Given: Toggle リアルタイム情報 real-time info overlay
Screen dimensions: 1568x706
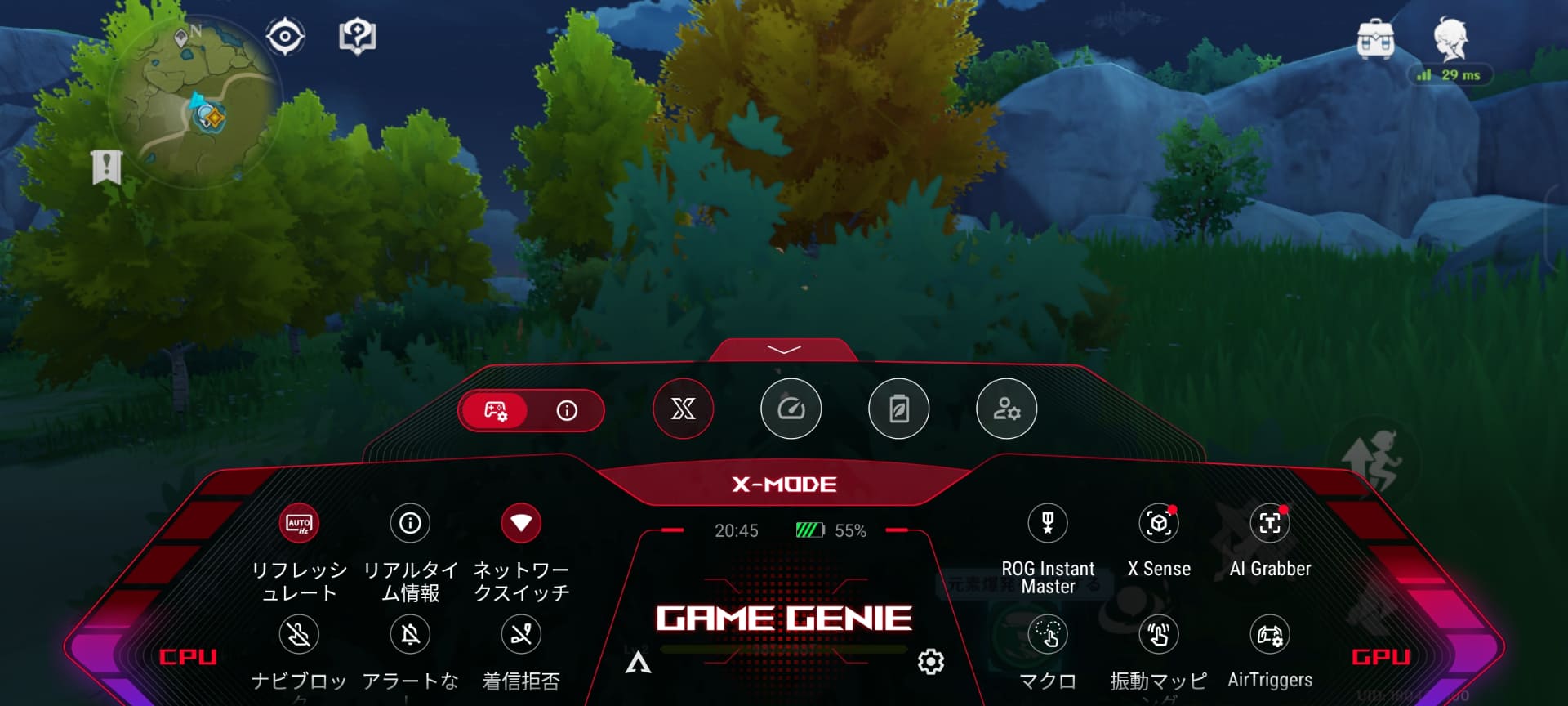Looking at the screenshot, I should pos(411,521).
